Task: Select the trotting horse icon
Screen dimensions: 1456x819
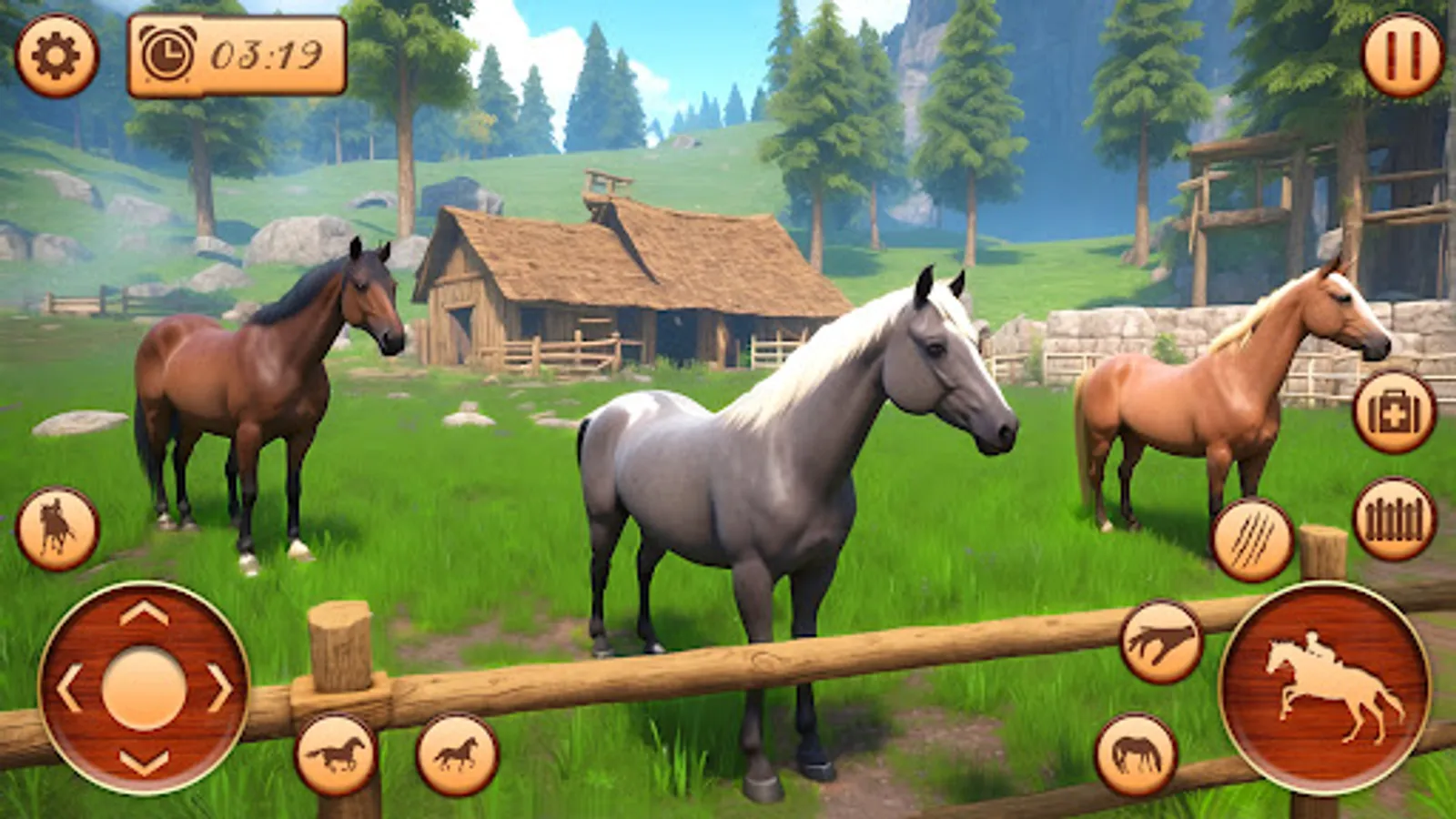Action: [x=455, y=751]
